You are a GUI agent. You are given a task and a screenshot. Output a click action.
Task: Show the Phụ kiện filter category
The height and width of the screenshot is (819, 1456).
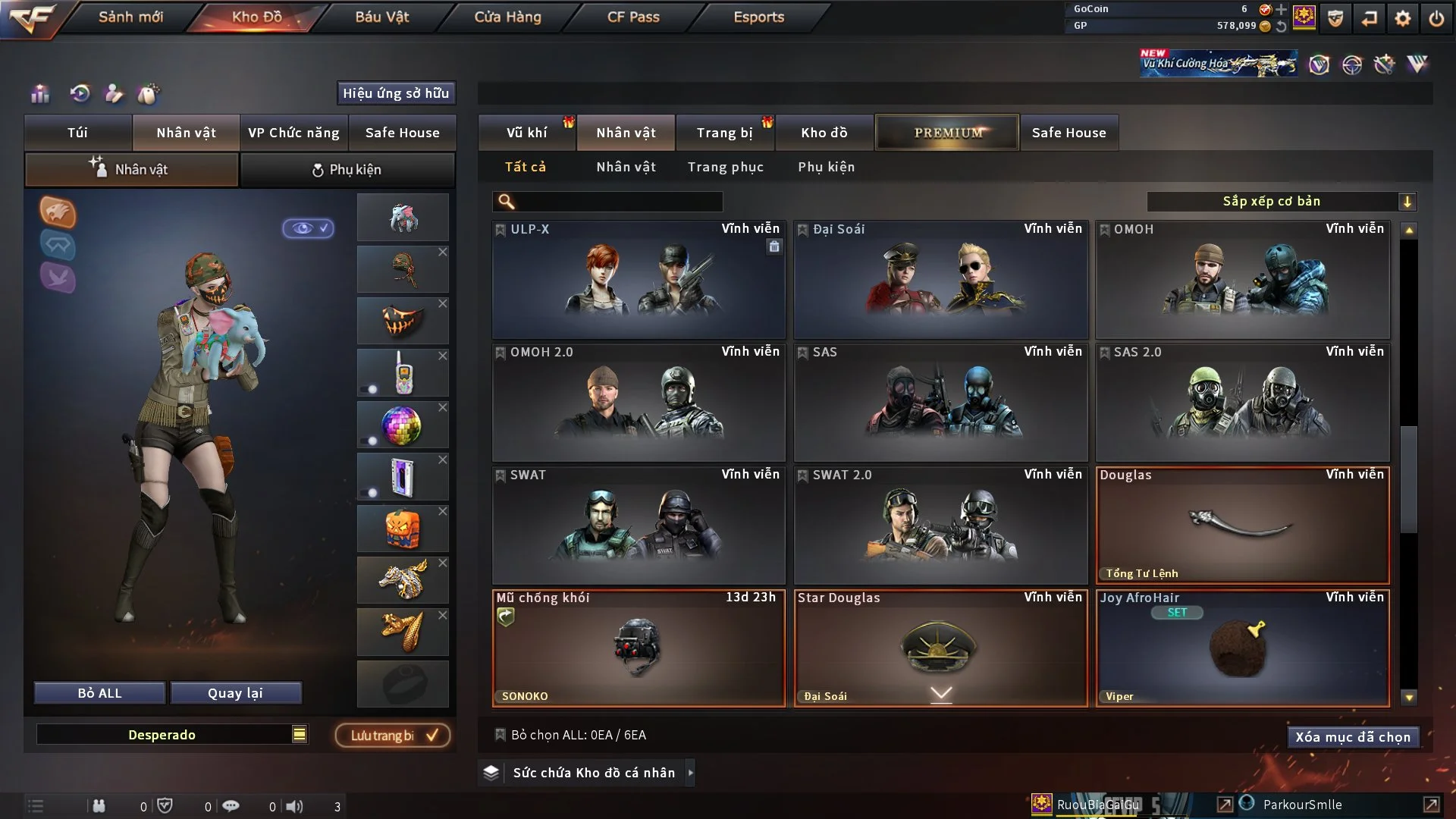point(826,167)
